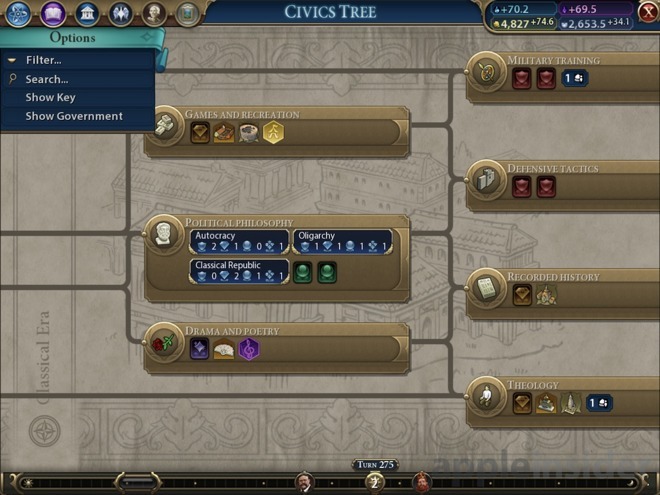The image size is (660, 495).
Task: Open the Technology tree atom icon
Action: click(17, 13)
